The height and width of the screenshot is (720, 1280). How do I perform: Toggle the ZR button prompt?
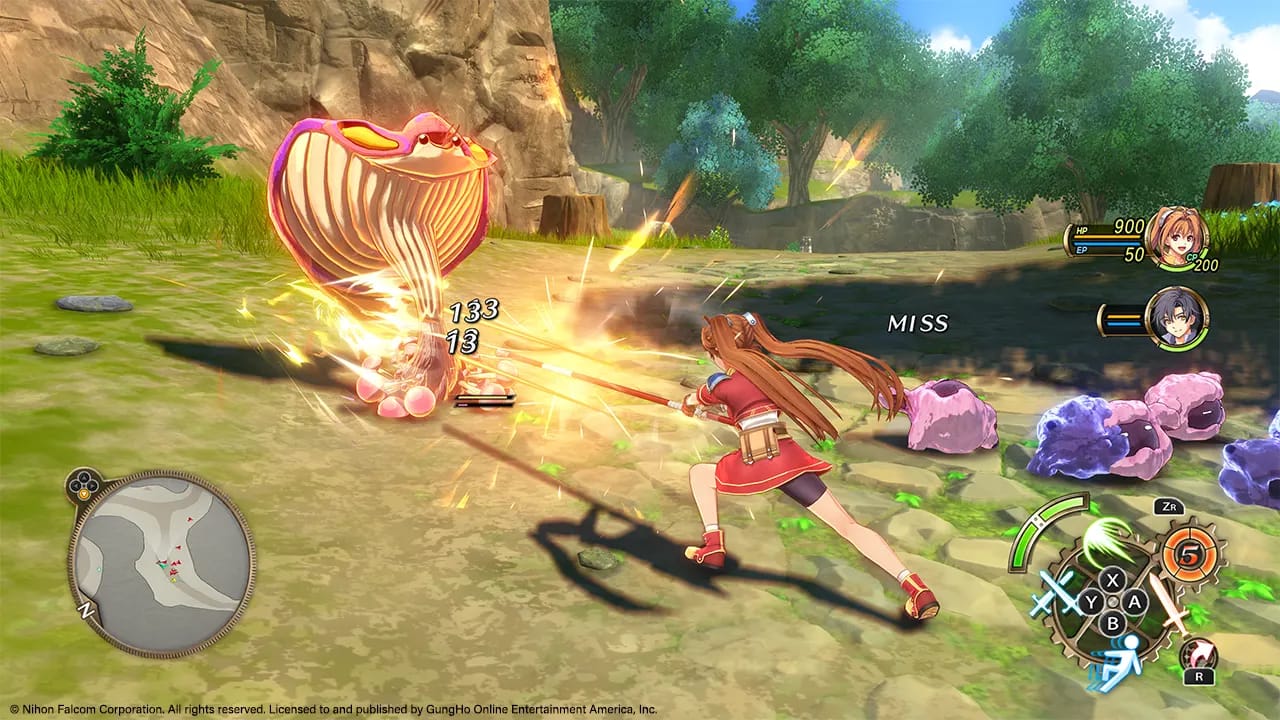tap(1167, 507)
